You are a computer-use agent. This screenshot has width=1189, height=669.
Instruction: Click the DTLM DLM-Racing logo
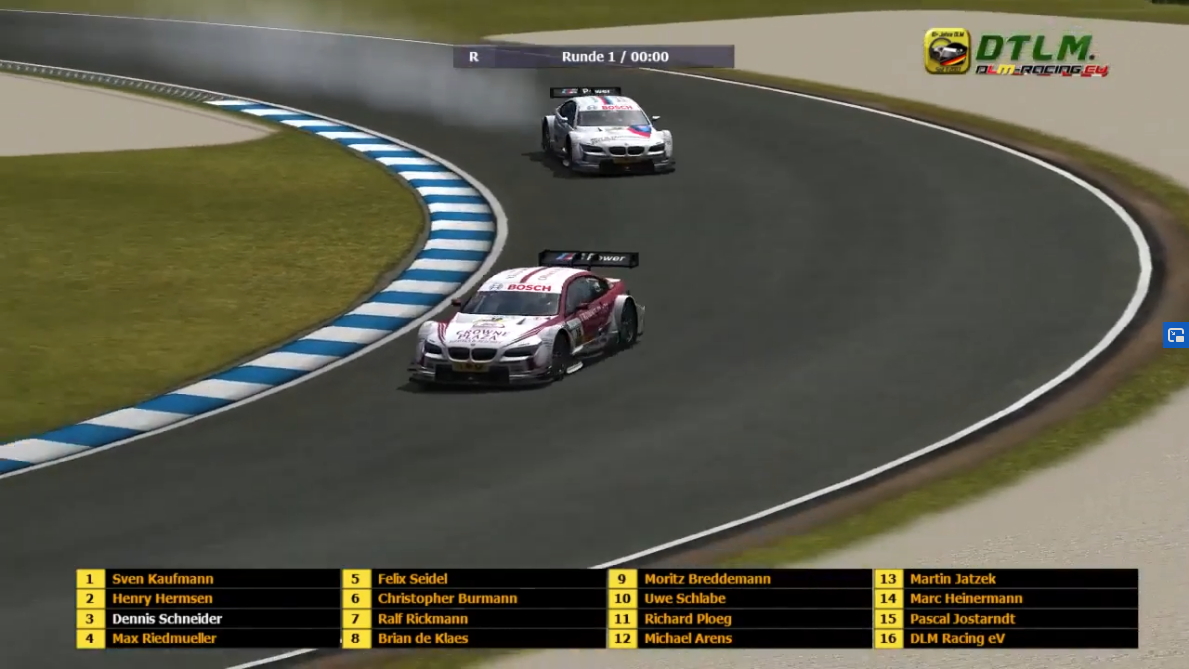point(1015,52)
